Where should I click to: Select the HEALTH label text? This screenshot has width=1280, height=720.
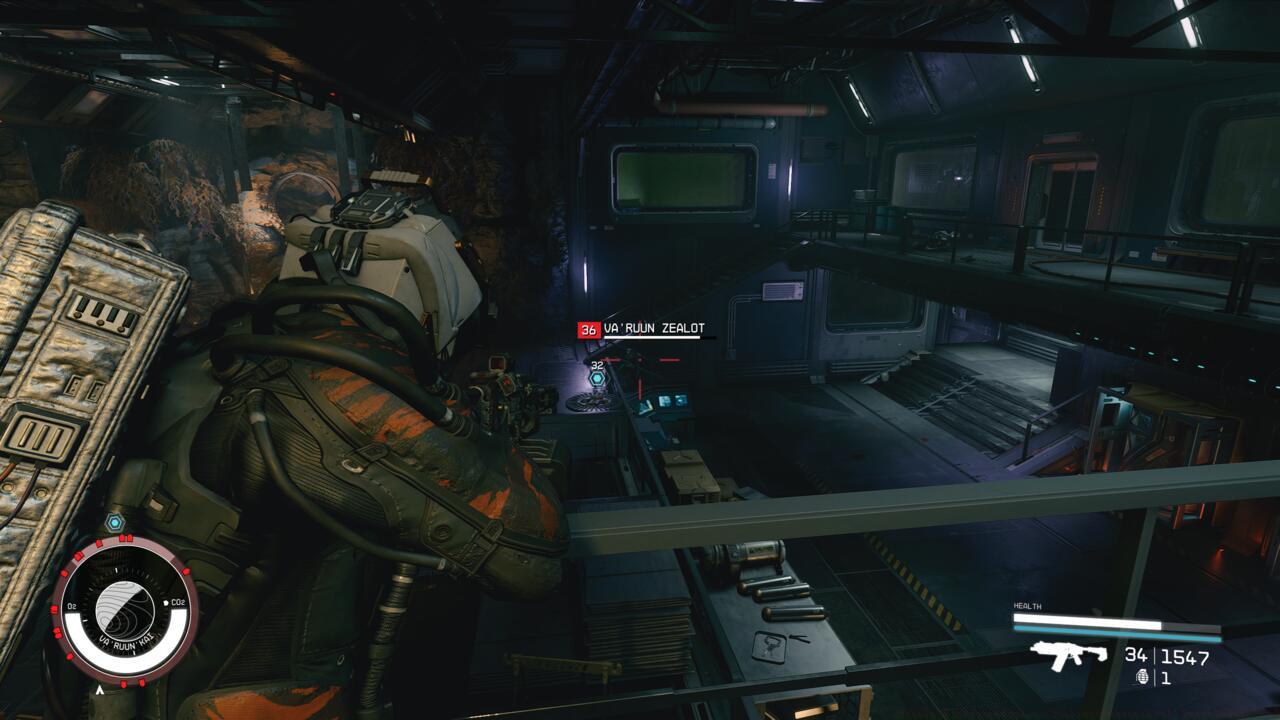[1027, 605]
